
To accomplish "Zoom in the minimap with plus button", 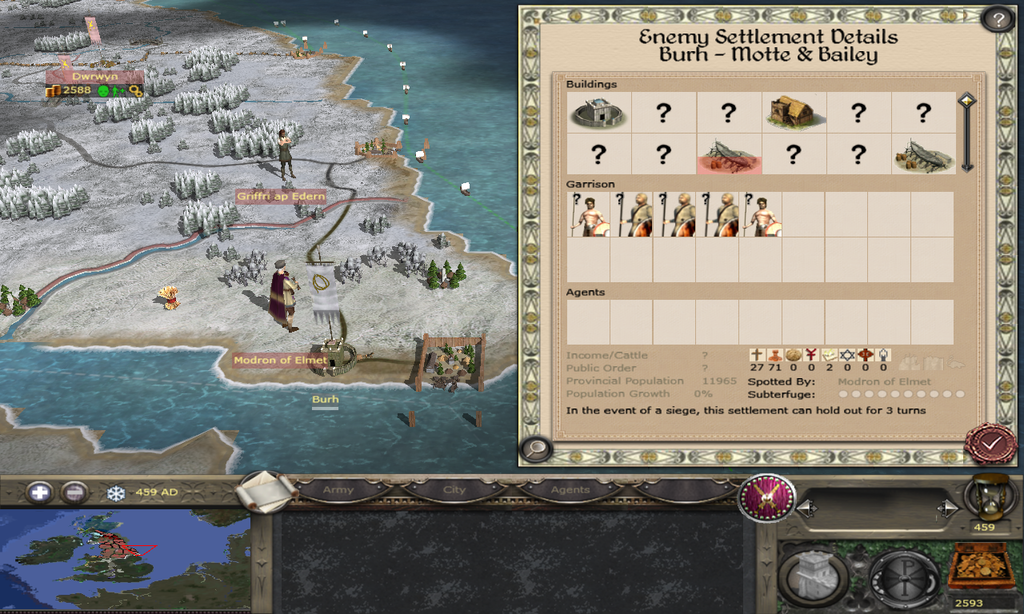I will 40,492.
